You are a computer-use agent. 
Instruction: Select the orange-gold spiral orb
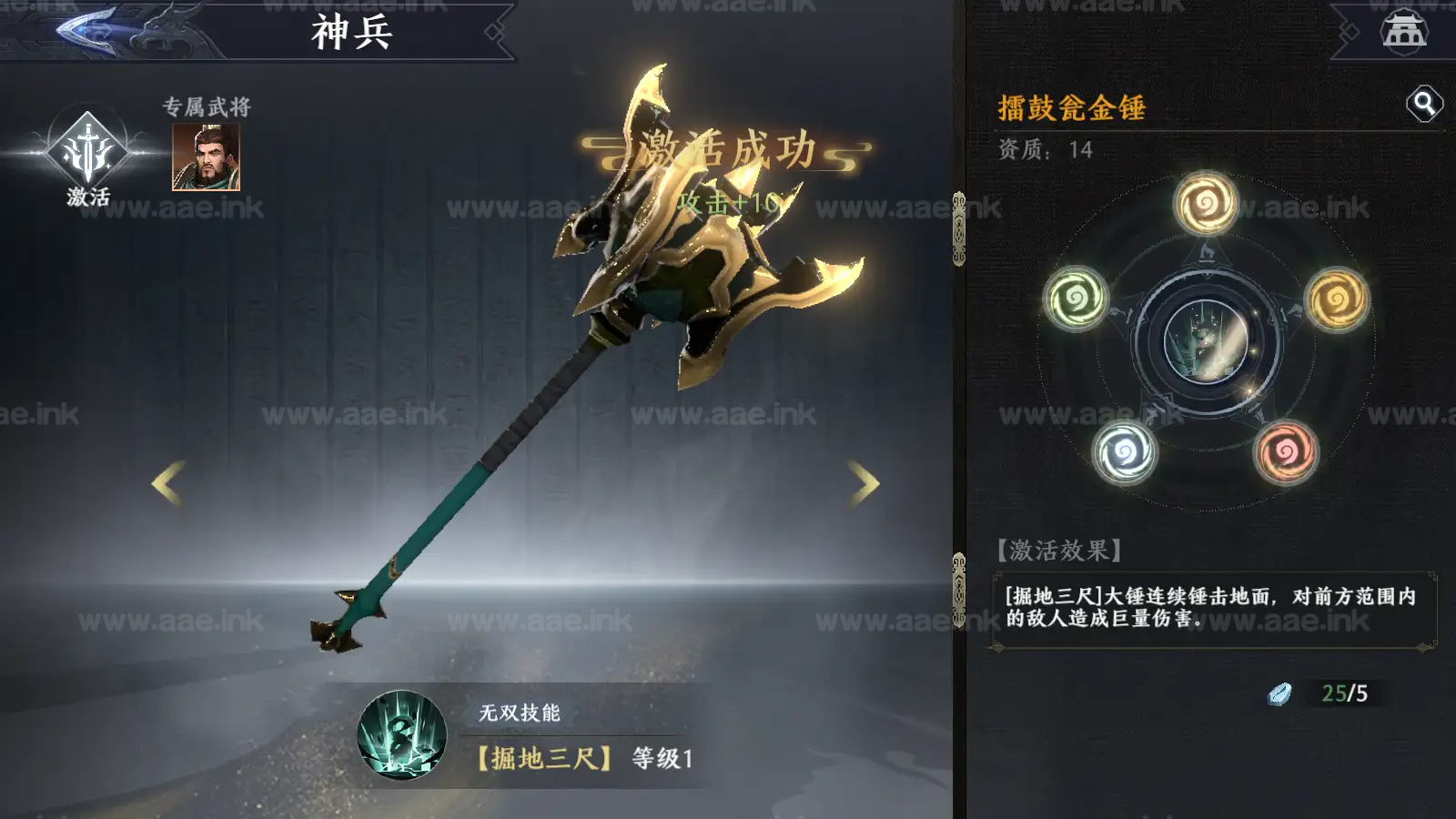[x=1337, y=298]
